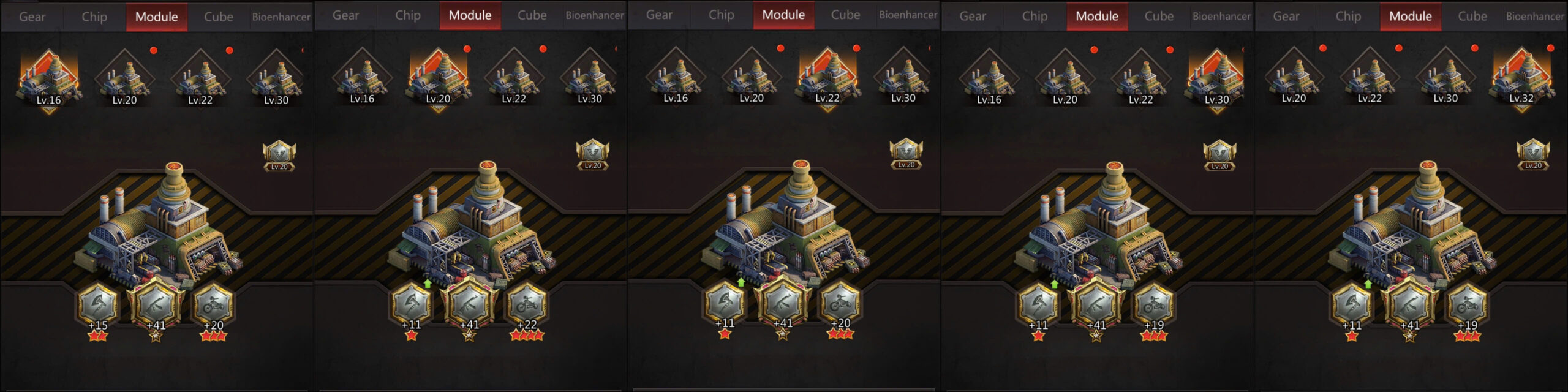This screenshot has height=392, width=1568.
Task: Open the +22 motorcycle module slot
Action: pos(527,304)
